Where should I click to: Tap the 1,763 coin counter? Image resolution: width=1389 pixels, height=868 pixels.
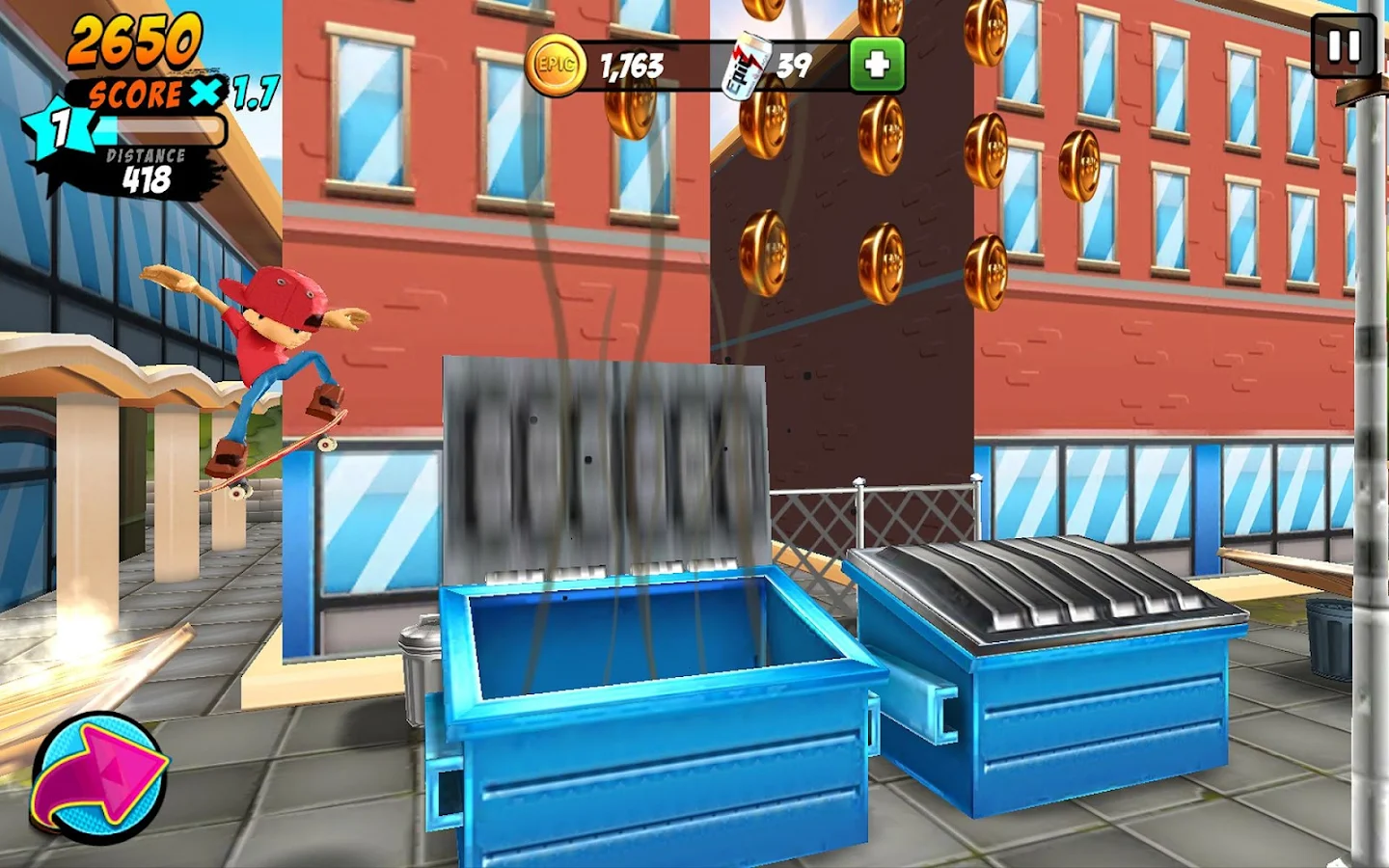click(x=630, y=66)
